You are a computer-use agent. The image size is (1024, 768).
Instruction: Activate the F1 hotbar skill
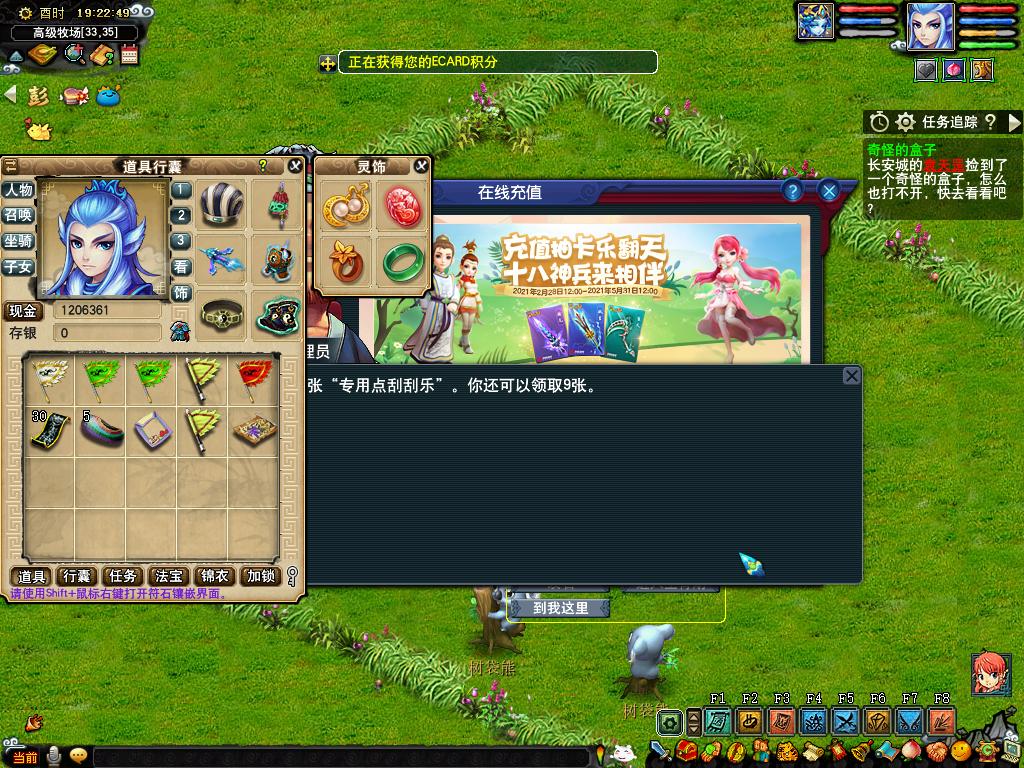(717, 720)
